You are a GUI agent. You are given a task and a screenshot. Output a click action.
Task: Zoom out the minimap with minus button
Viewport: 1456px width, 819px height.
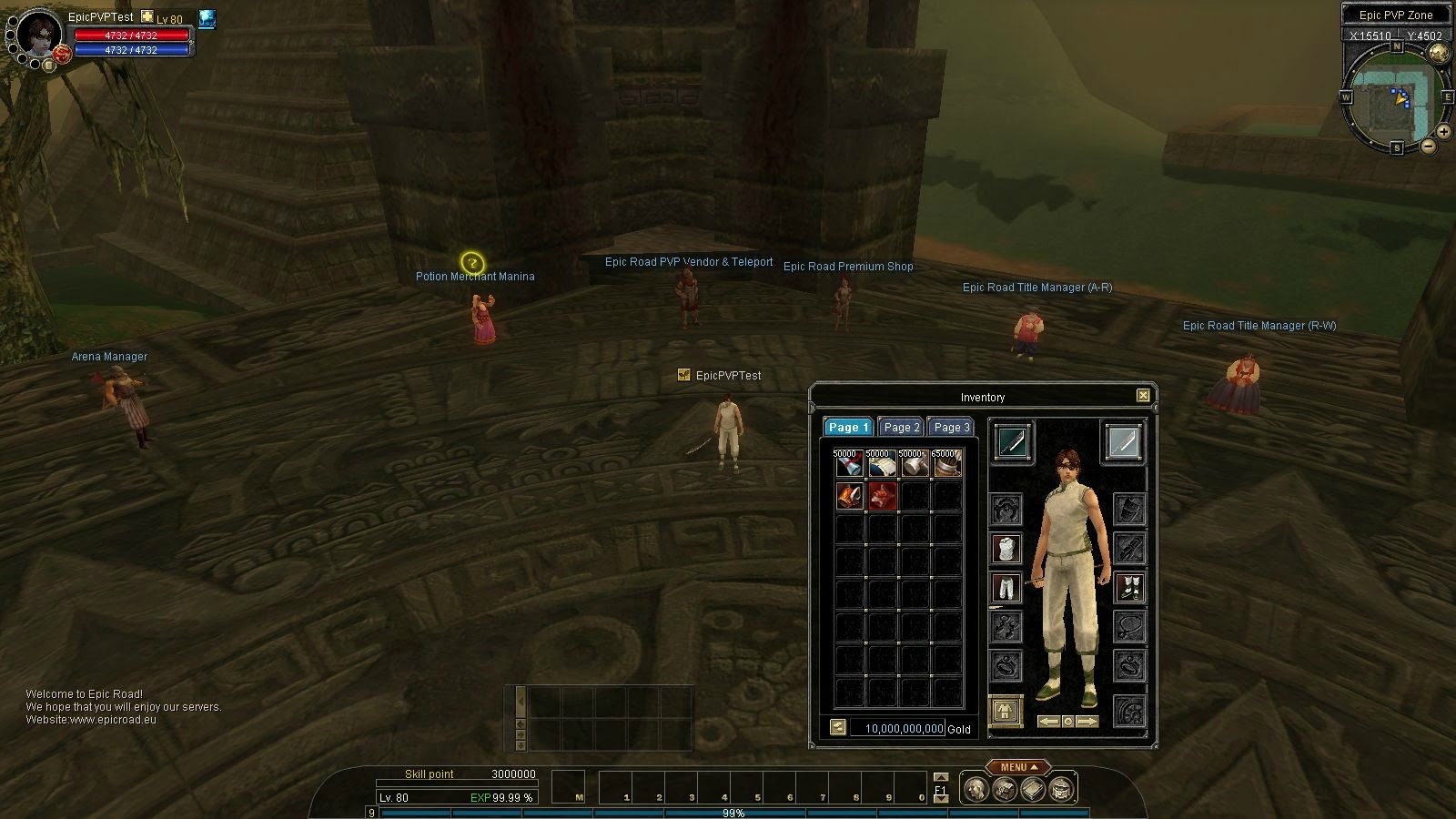(x=1429, y=146)
